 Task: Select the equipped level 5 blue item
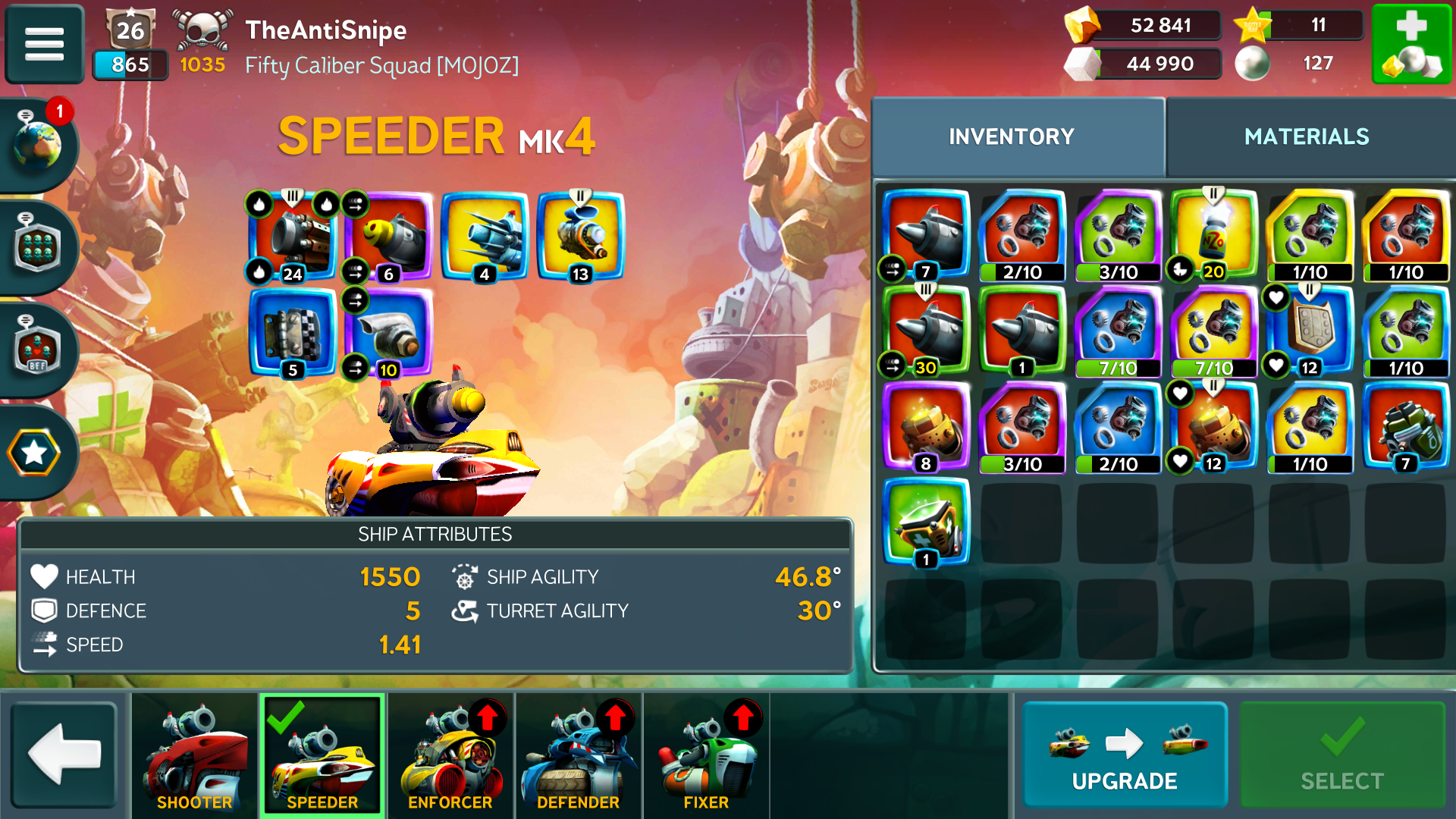(x=293, y=332)
